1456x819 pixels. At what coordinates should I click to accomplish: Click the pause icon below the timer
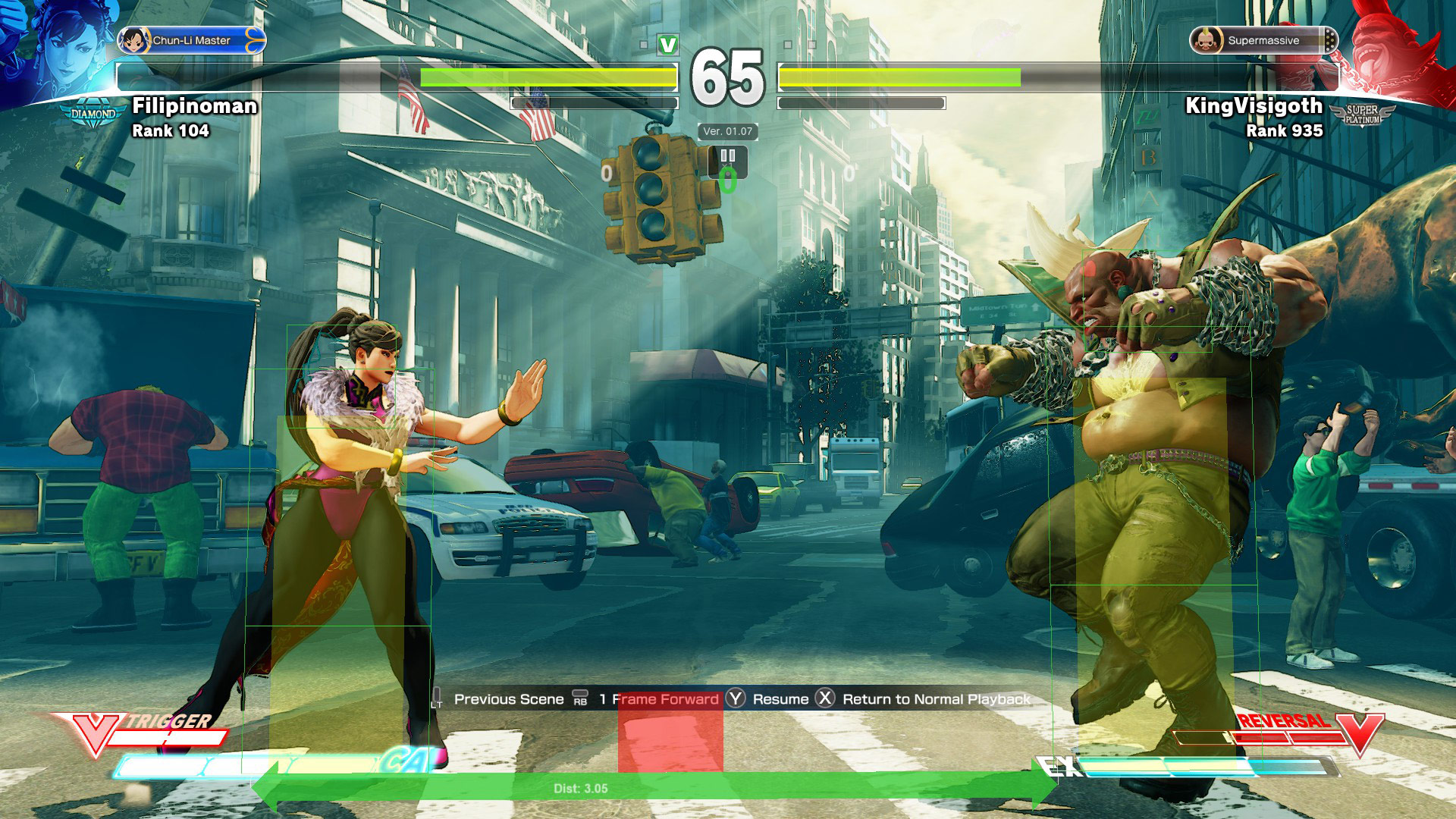[x=727, y=156]
